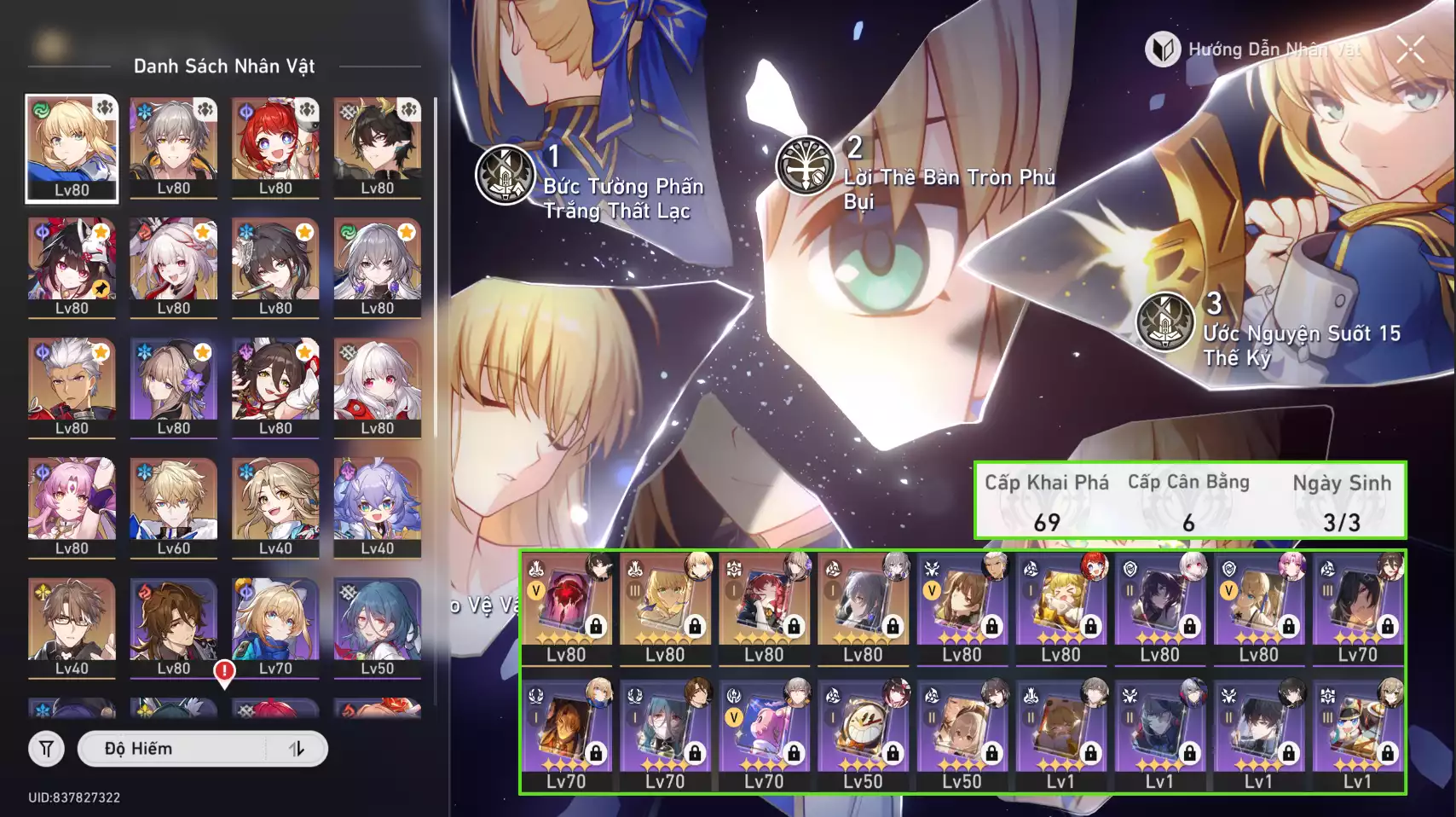Select the Lv60 blond male character

[173, 507]
